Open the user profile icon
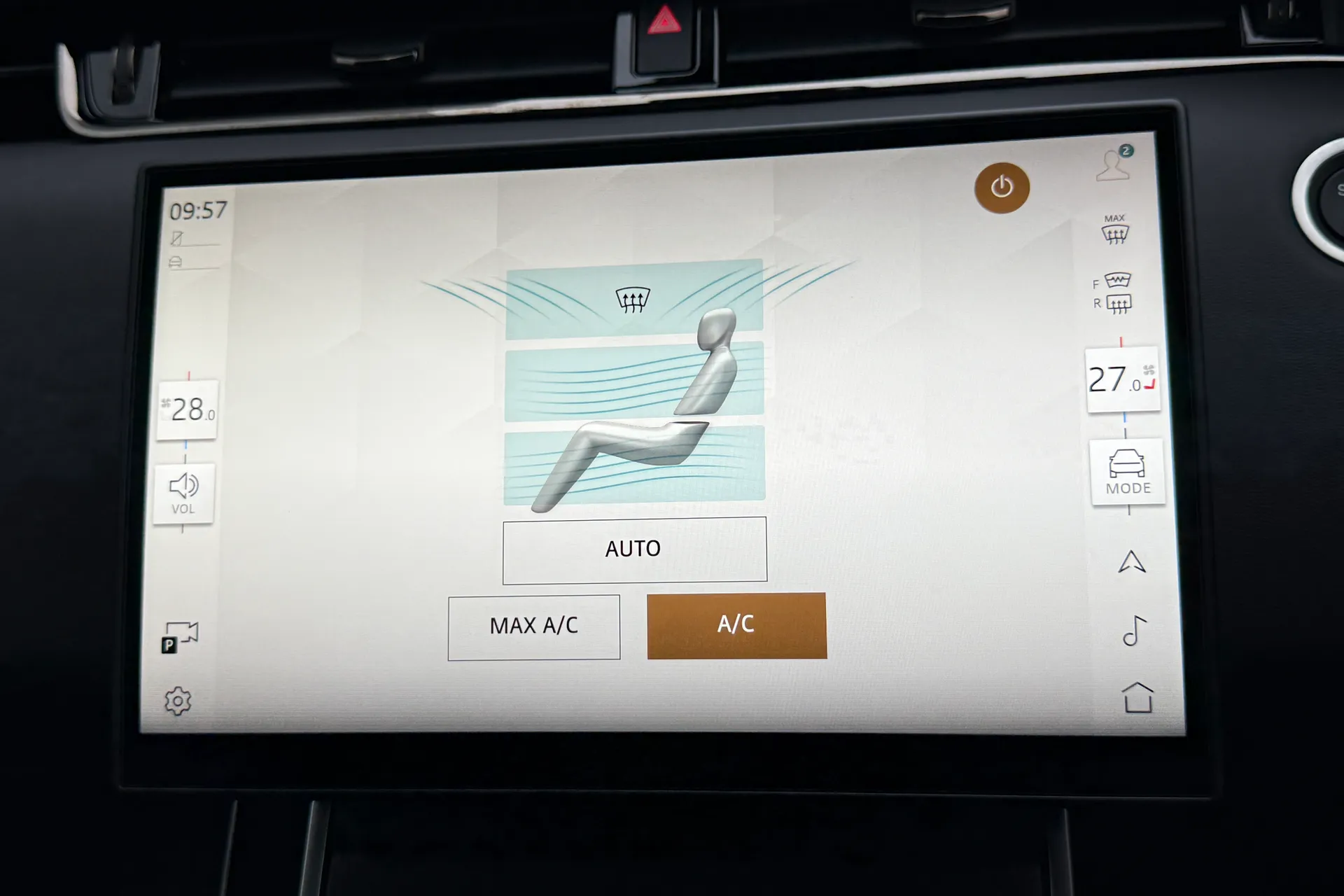This screenshot has width=1344, height=896. tap(1113, 165)
